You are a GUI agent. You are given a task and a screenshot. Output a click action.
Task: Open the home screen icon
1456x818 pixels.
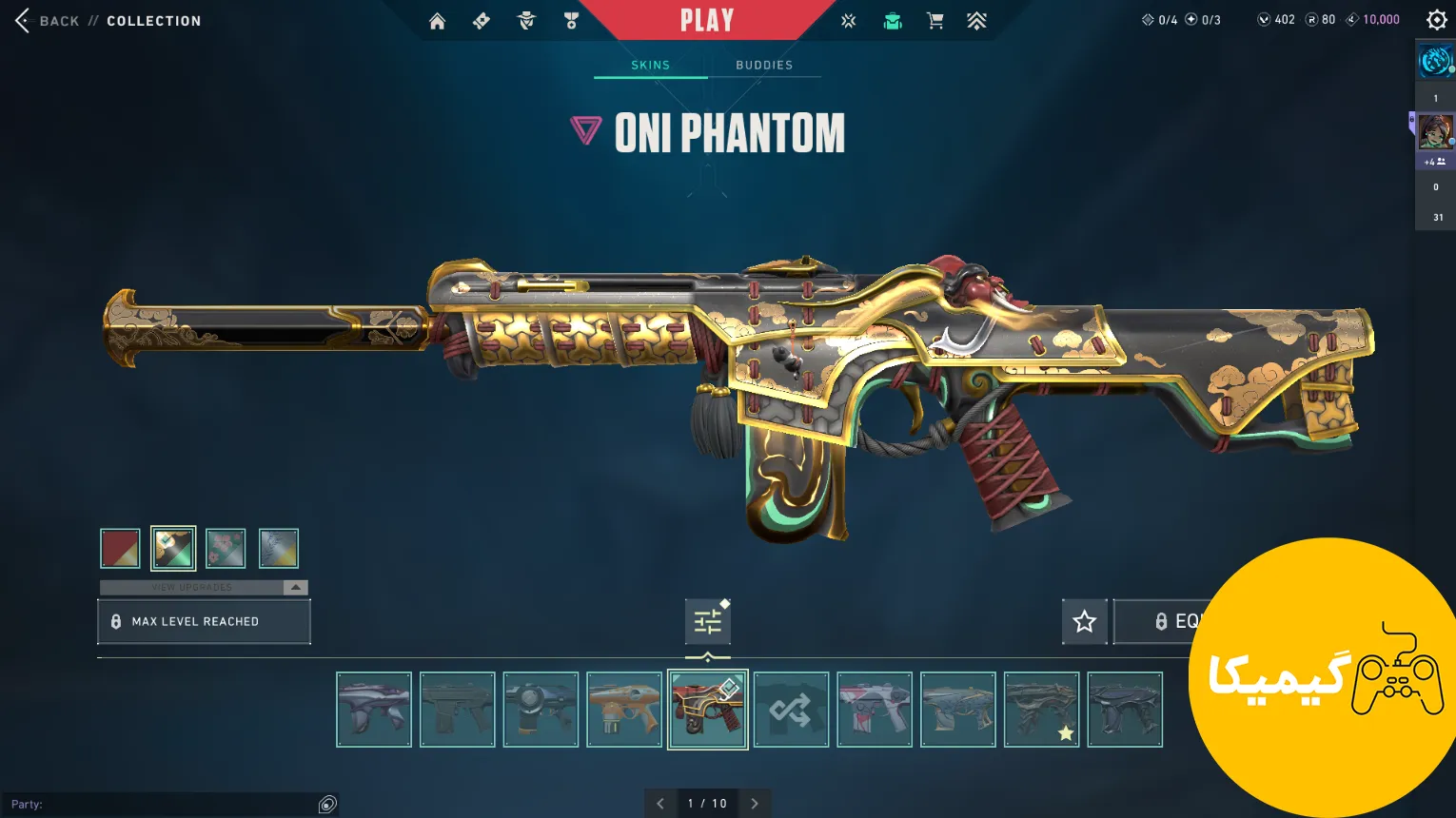(x=437, y=21)
